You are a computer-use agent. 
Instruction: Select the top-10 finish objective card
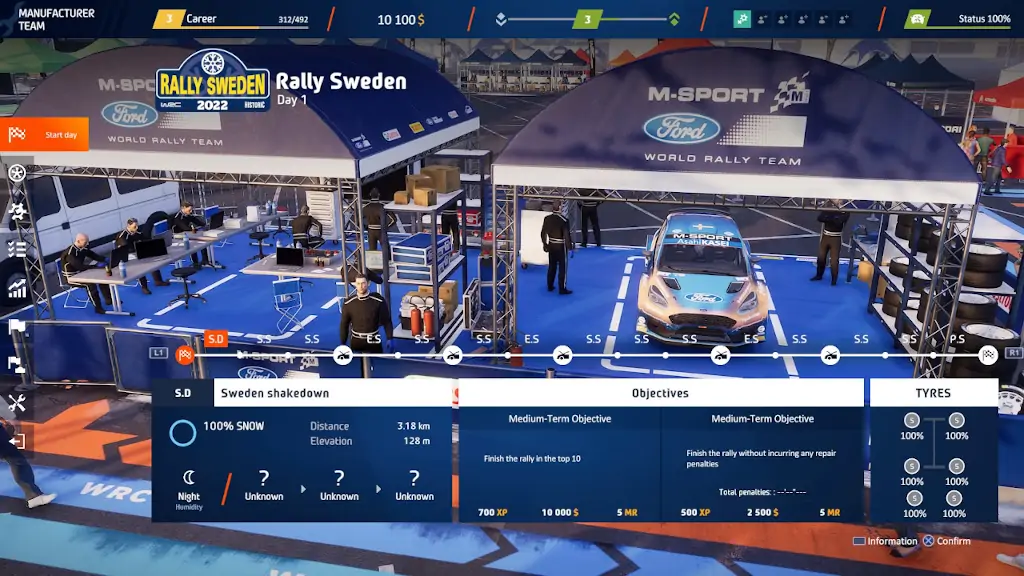coord(560,464)
